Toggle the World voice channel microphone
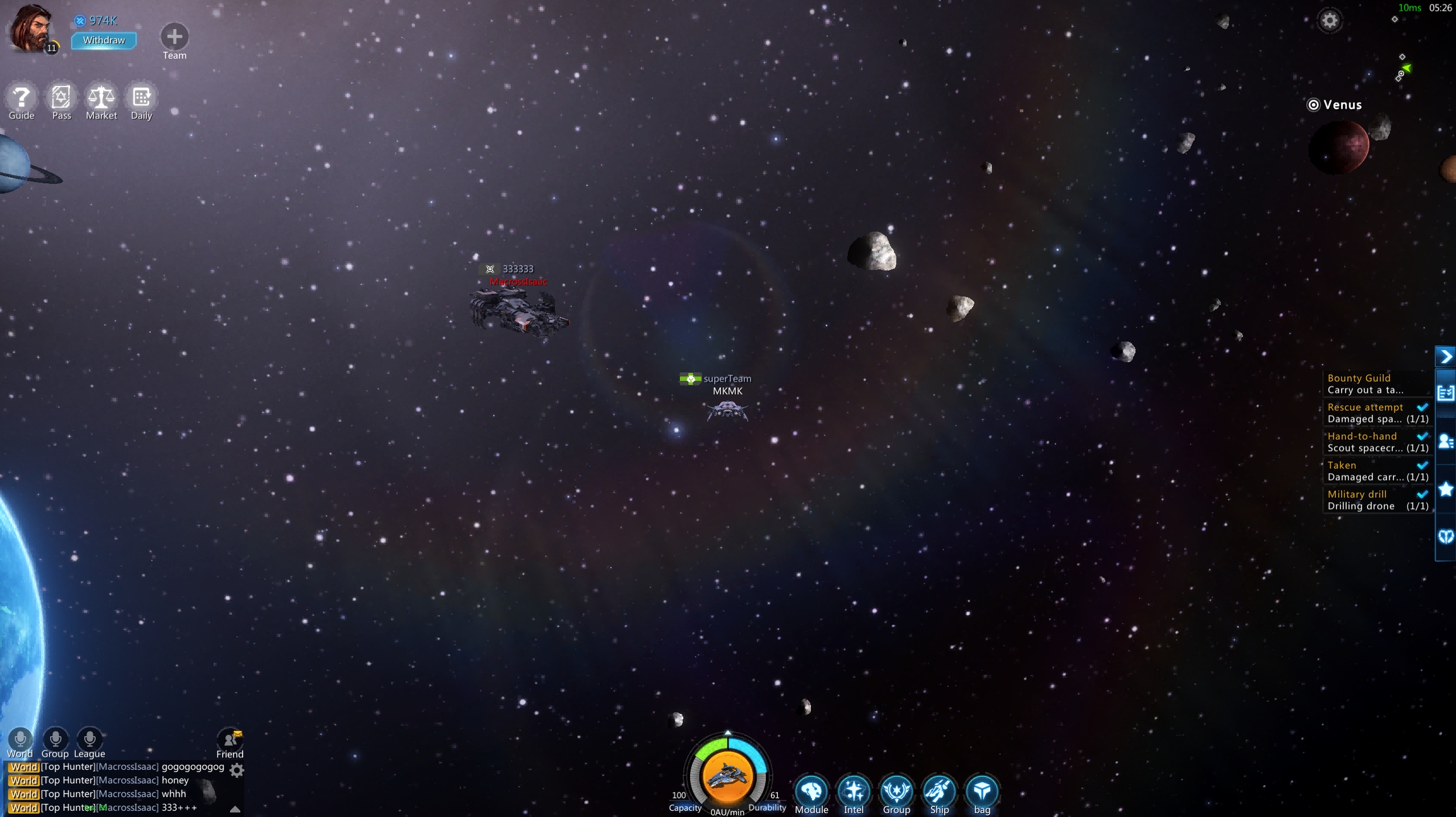Viewport: 1456px width, 817px height. (20, 739)
